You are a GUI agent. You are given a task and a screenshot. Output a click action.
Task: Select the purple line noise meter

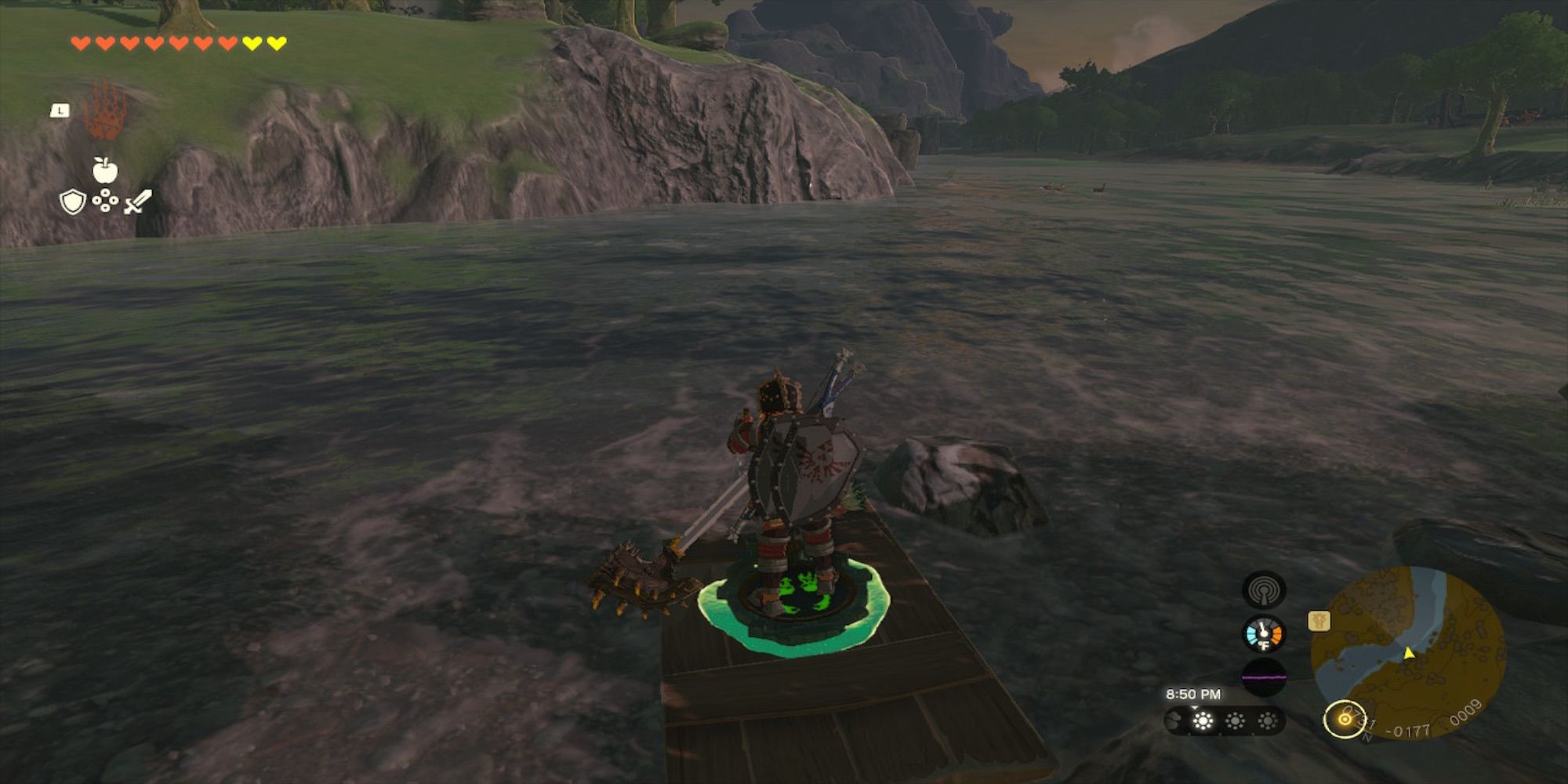click(1264, 677)
